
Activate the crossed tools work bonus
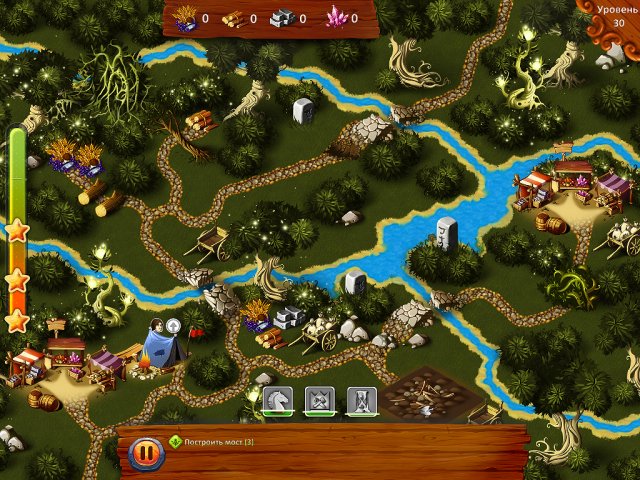(319, 402)
